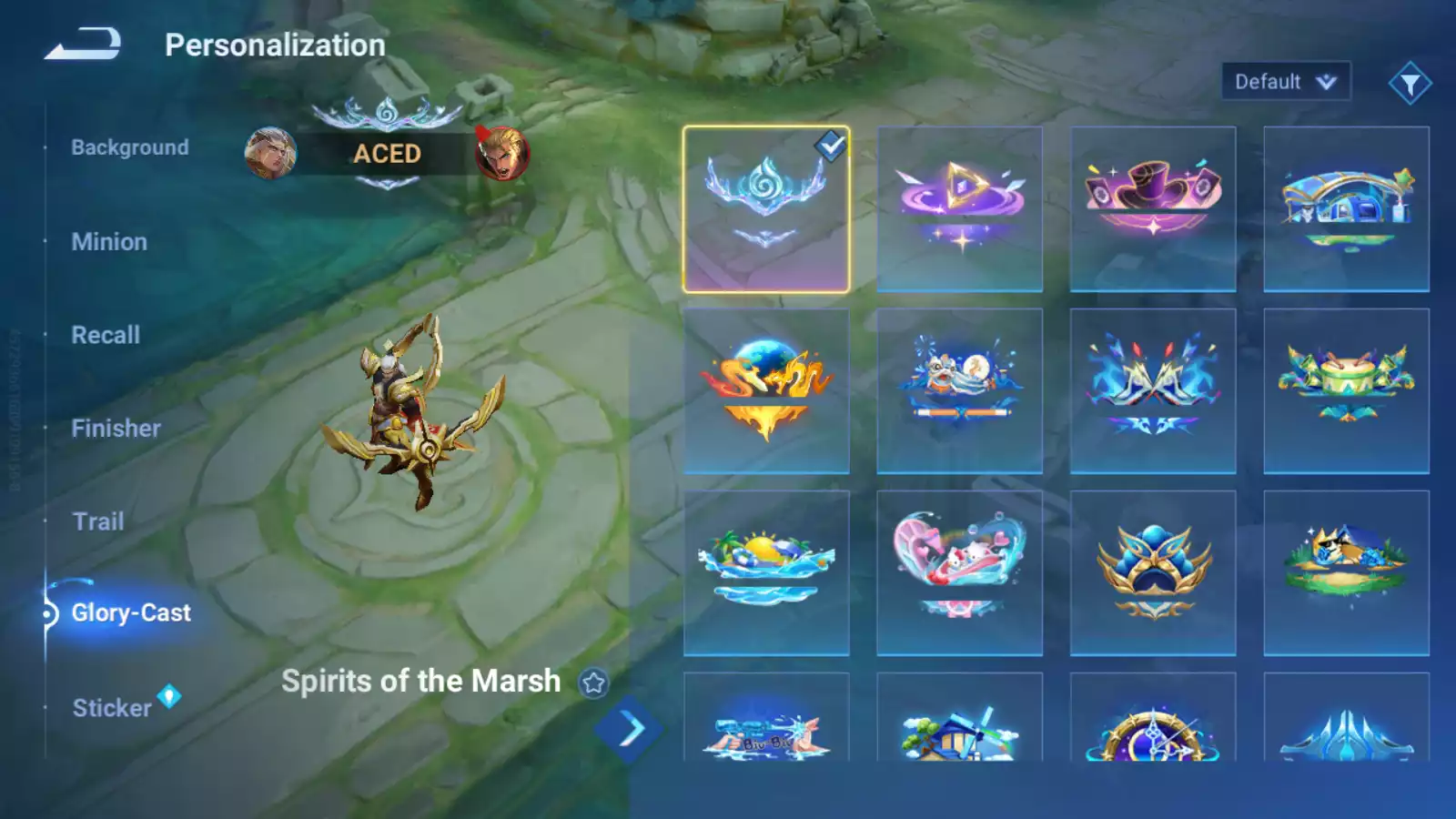Screen dimensions: 1456x819
Task: Pick the pink Hello Kitty glory-cast
Action: [x=959, y=573]
